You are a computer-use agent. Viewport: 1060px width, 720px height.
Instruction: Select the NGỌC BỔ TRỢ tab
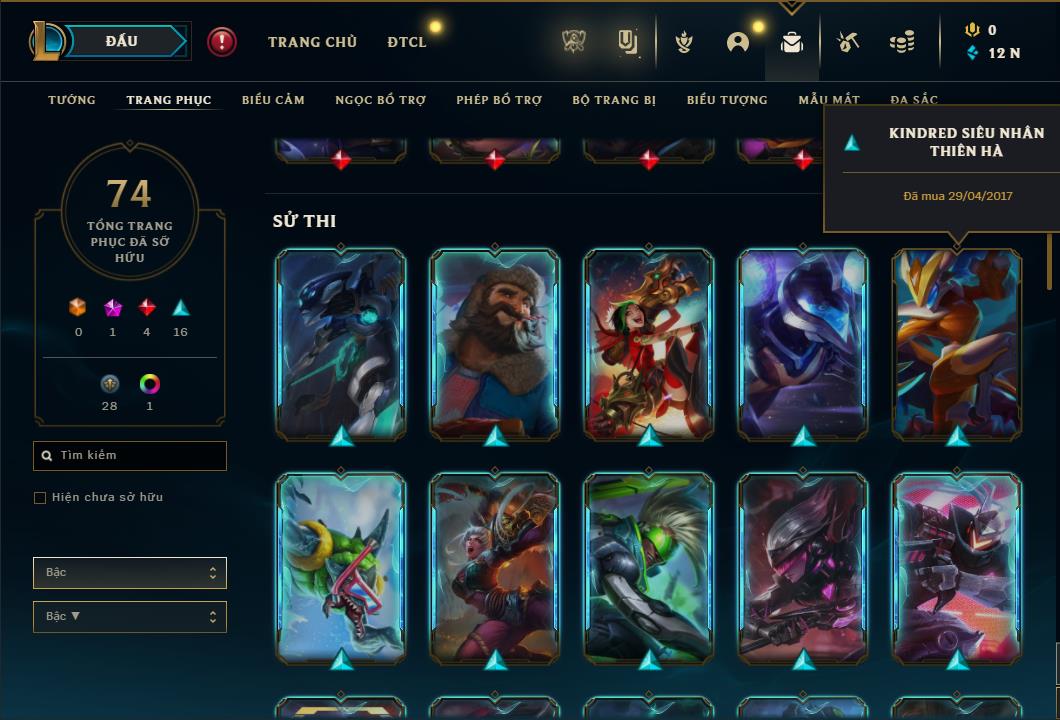tap(380, 100)
